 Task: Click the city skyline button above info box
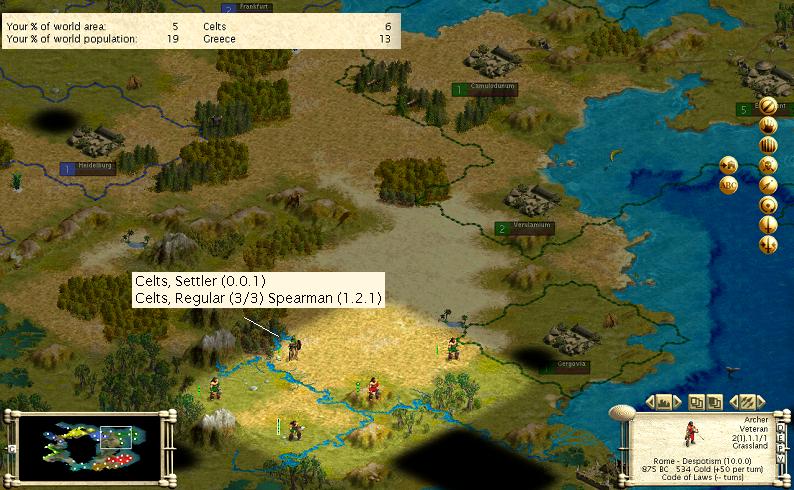662,402
